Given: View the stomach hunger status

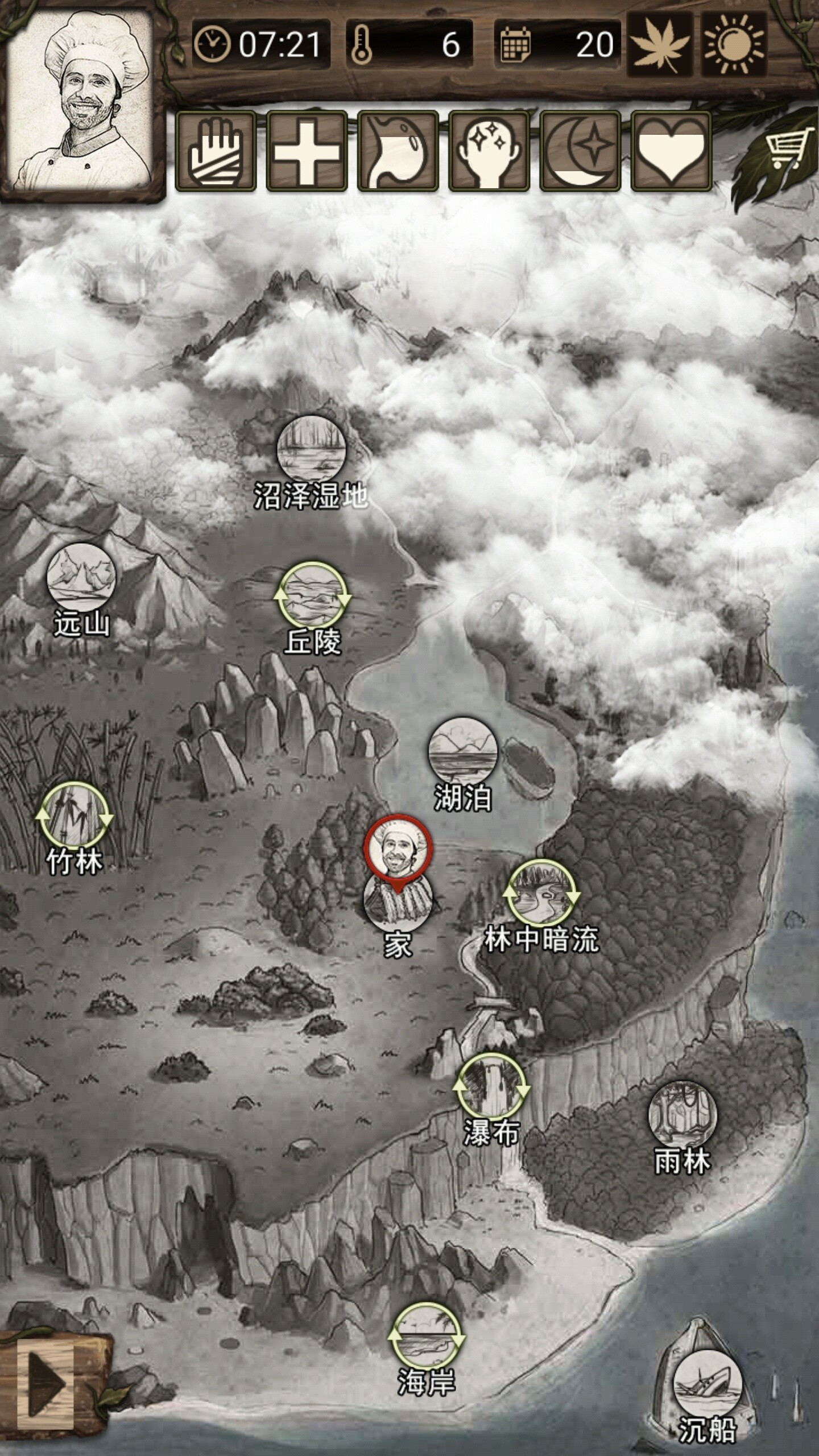Looking at the screenshot, I should 398,151.
